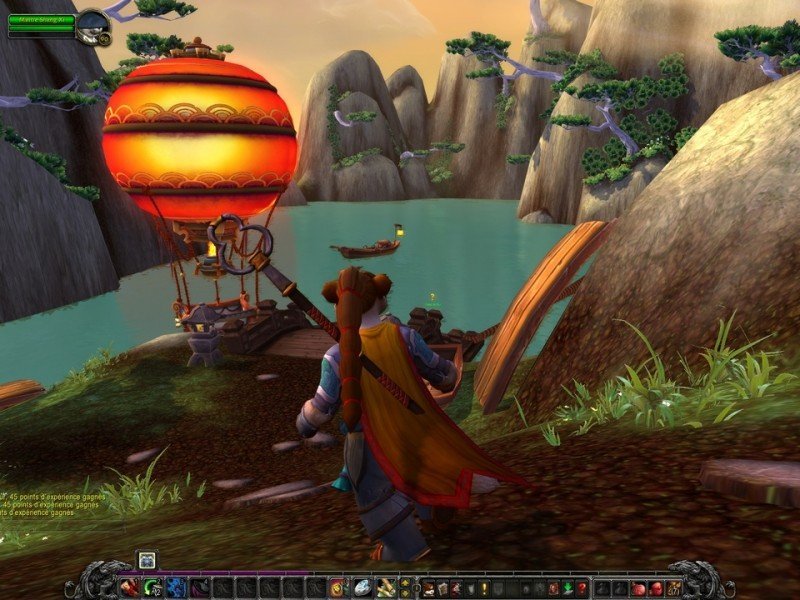Open the spellbook micro button
The height and width of the screenshot is (600, 800).
tap(442, 588)
